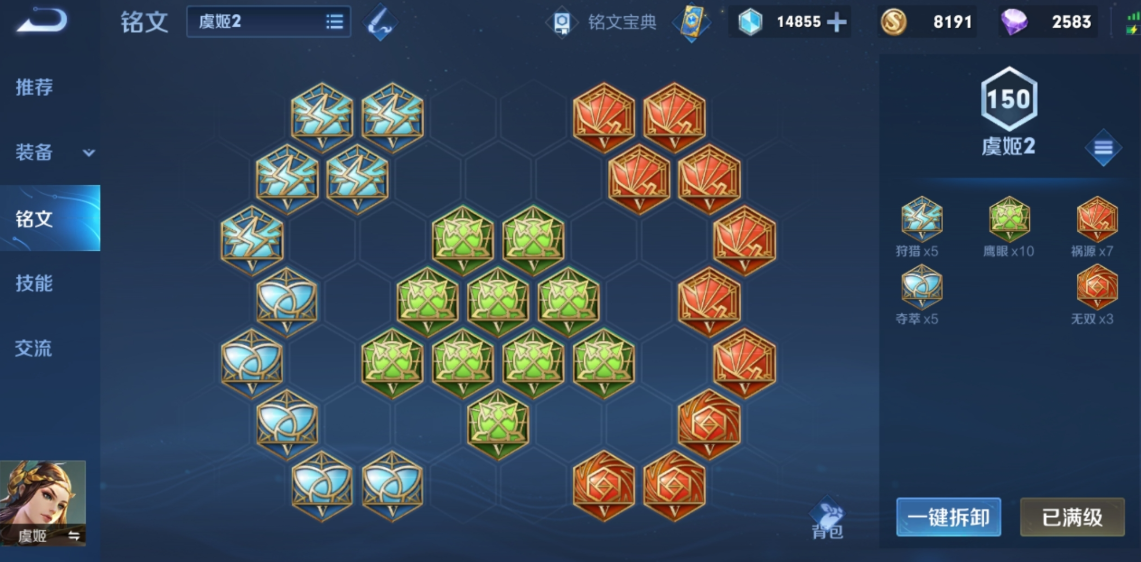The height and width of the screenshot is (562, 1141).
Task: Select the 鹰眼 x10 rune summary
Action: pos(1009,226)
